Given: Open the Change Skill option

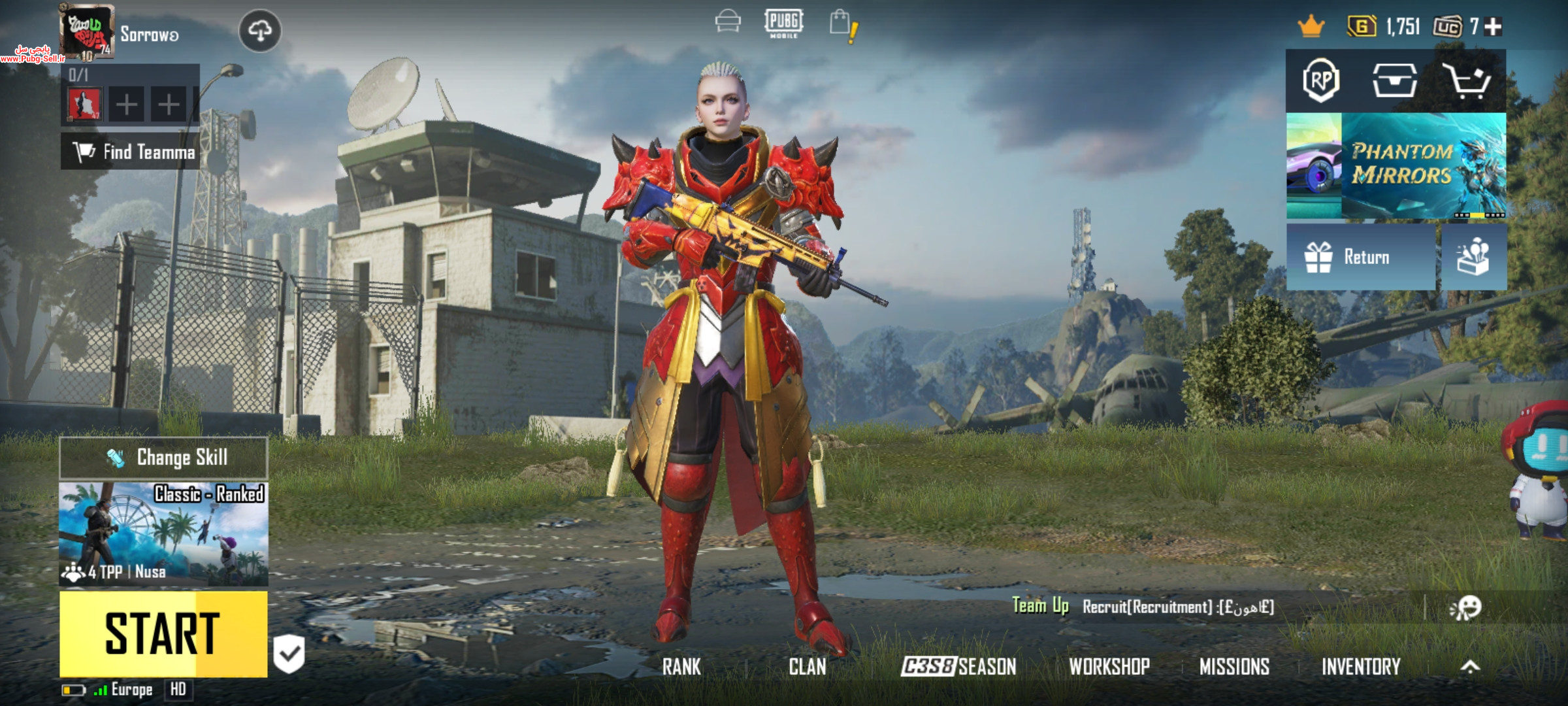Looking at the screenshot, I should (x=163, y=458).
